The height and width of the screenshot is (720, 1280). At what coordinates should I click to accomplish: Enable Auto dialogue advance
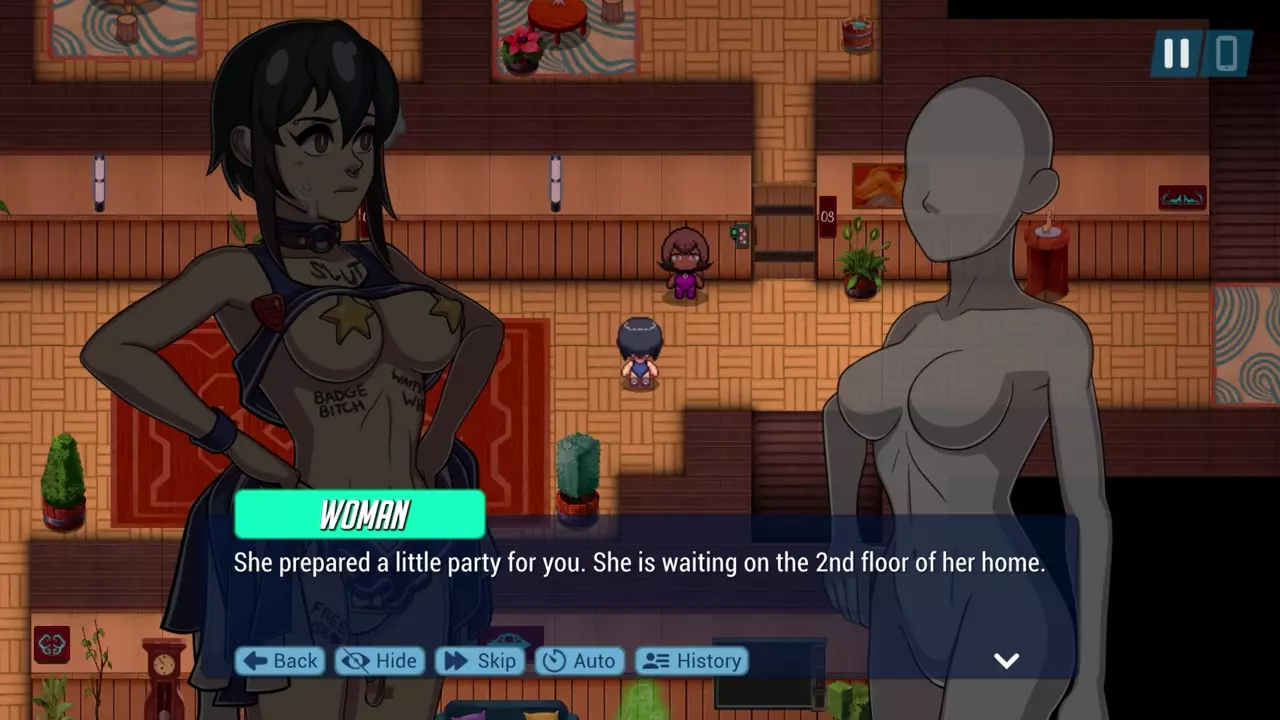click(x=579, y=661)
